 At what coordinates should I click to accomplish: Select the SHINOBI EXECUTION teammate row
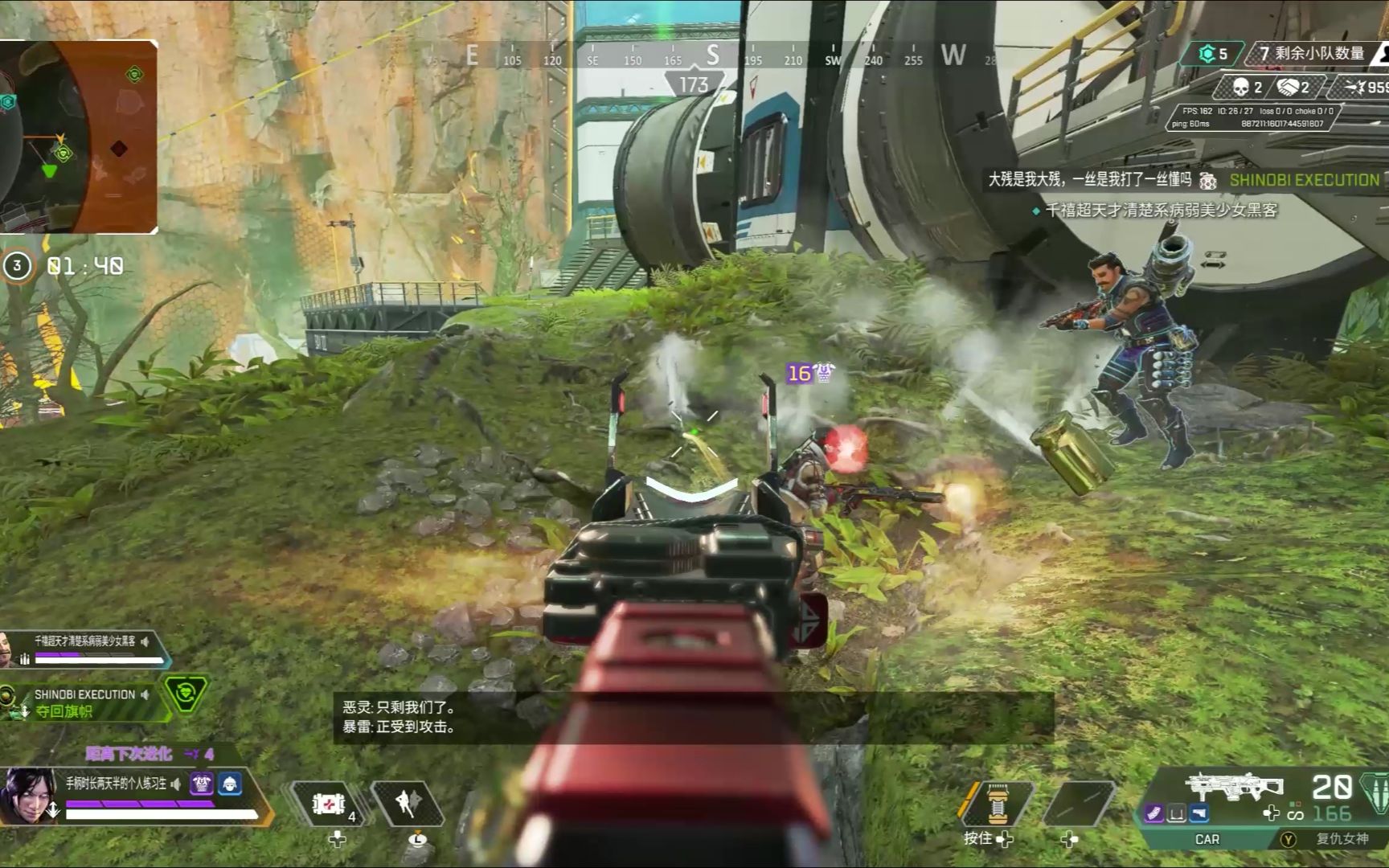click(84, 702)
